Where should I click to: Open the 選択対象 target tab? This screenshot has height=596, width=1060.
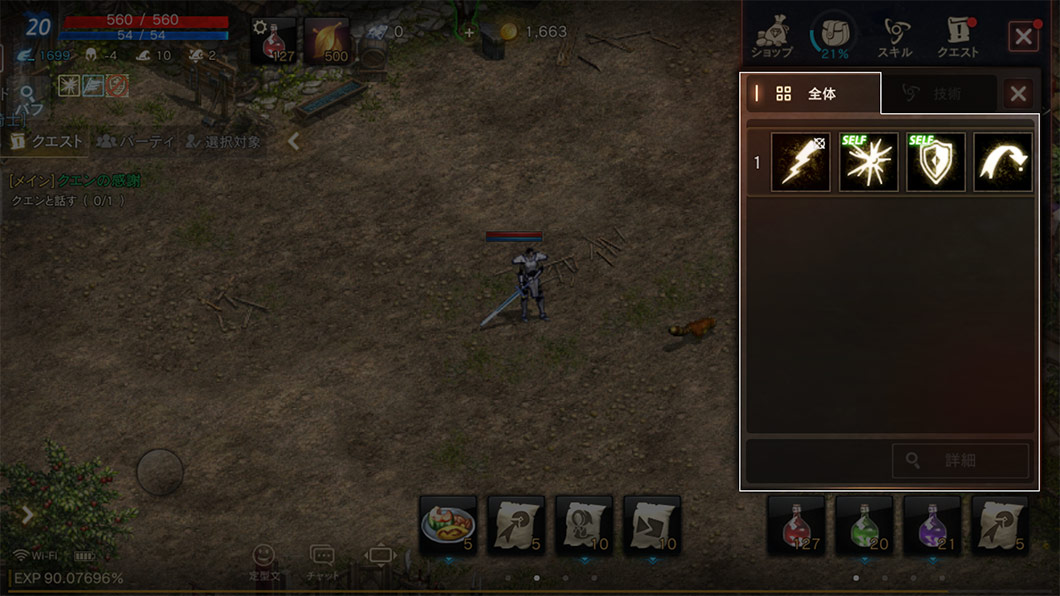[222, 142]
